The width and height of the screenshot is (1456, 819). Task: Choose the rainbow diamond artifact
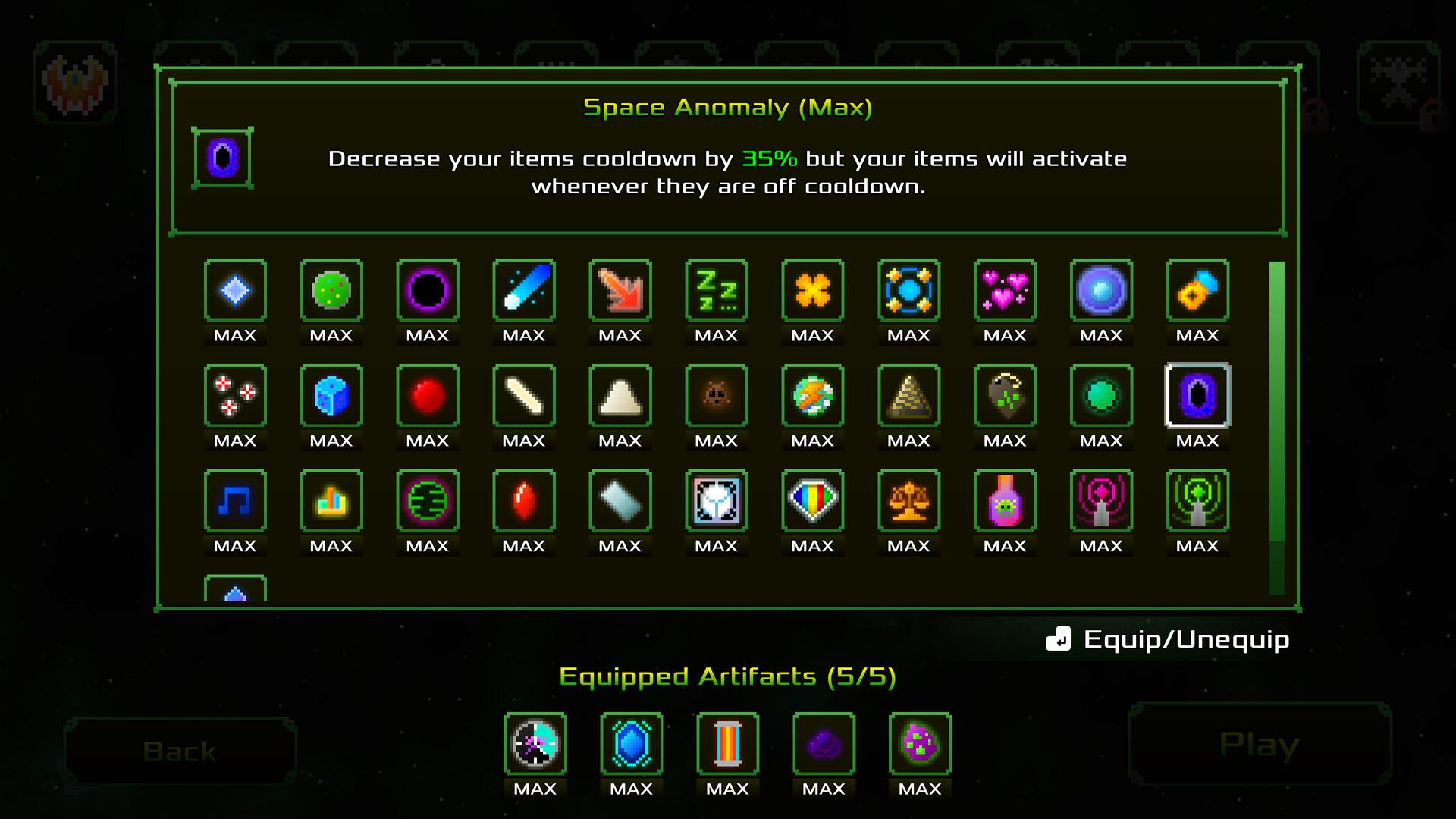tap(812, 501)
